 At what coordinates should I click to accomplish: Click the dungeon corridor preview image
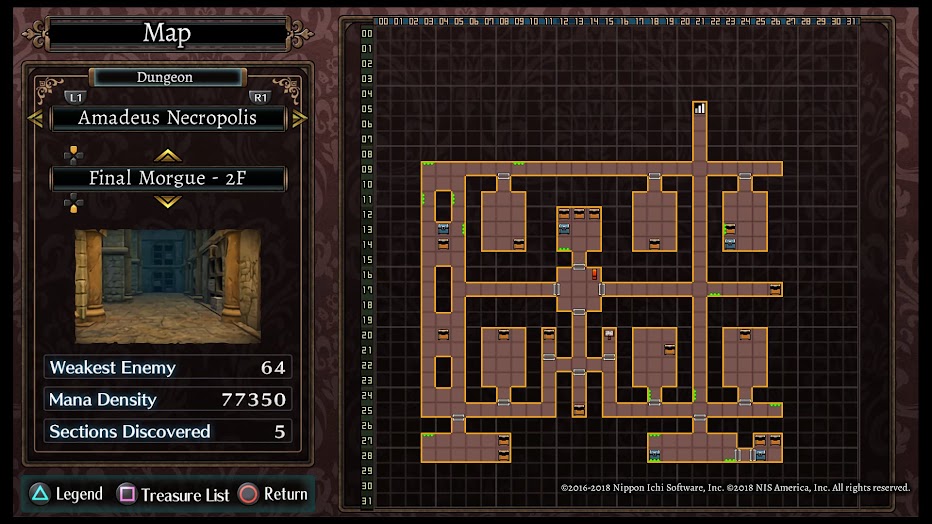coord(168,287)
